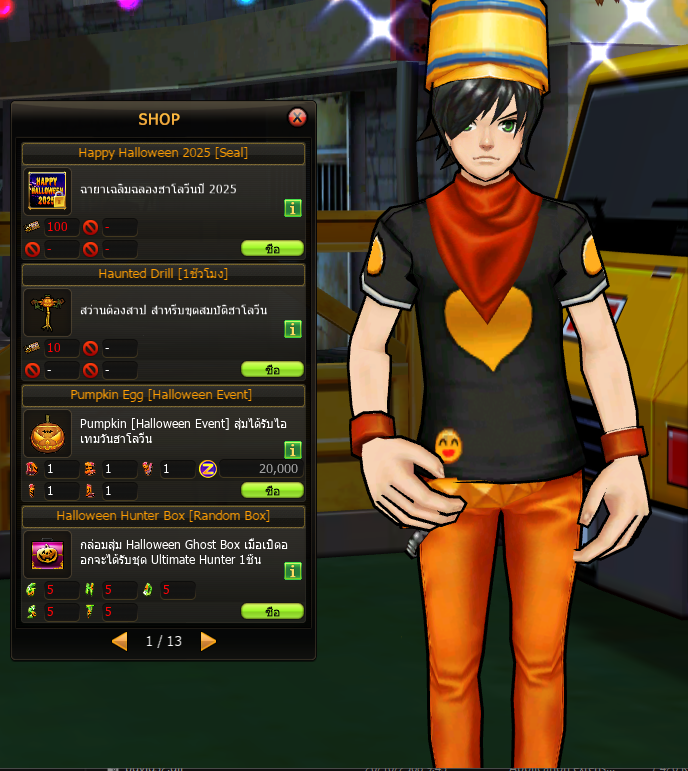
Task: Go to the next shop page
Action: click(x=208, y=641)
